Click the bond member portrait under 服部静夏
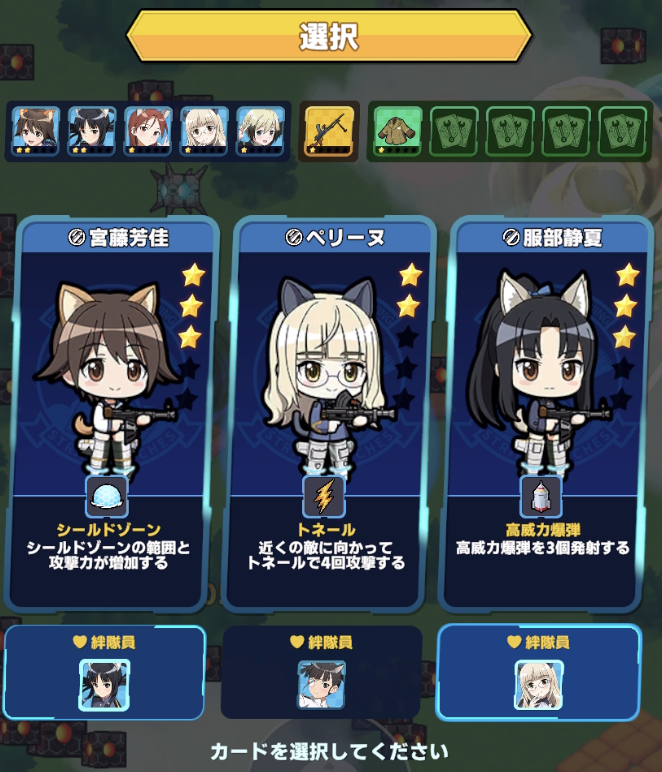The height and width of the screenshot is (772, 662). pyautogui.click(x=539, y=684)
